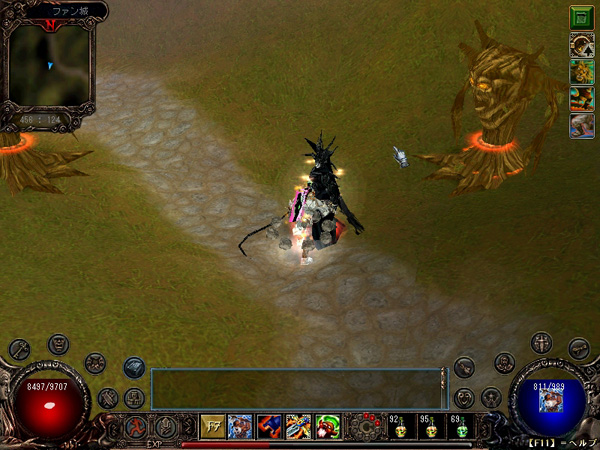This screenshot has height=450, width=600.
Task: Select the lion head buff icon
Action: [x=581, y=71]
